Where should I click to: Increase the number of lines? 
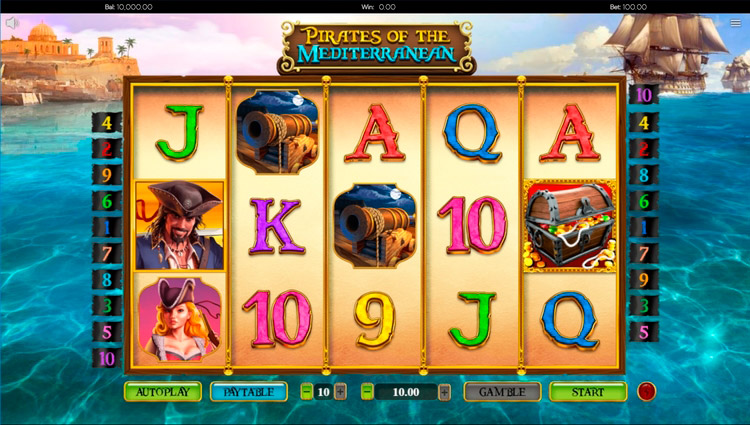341,391
